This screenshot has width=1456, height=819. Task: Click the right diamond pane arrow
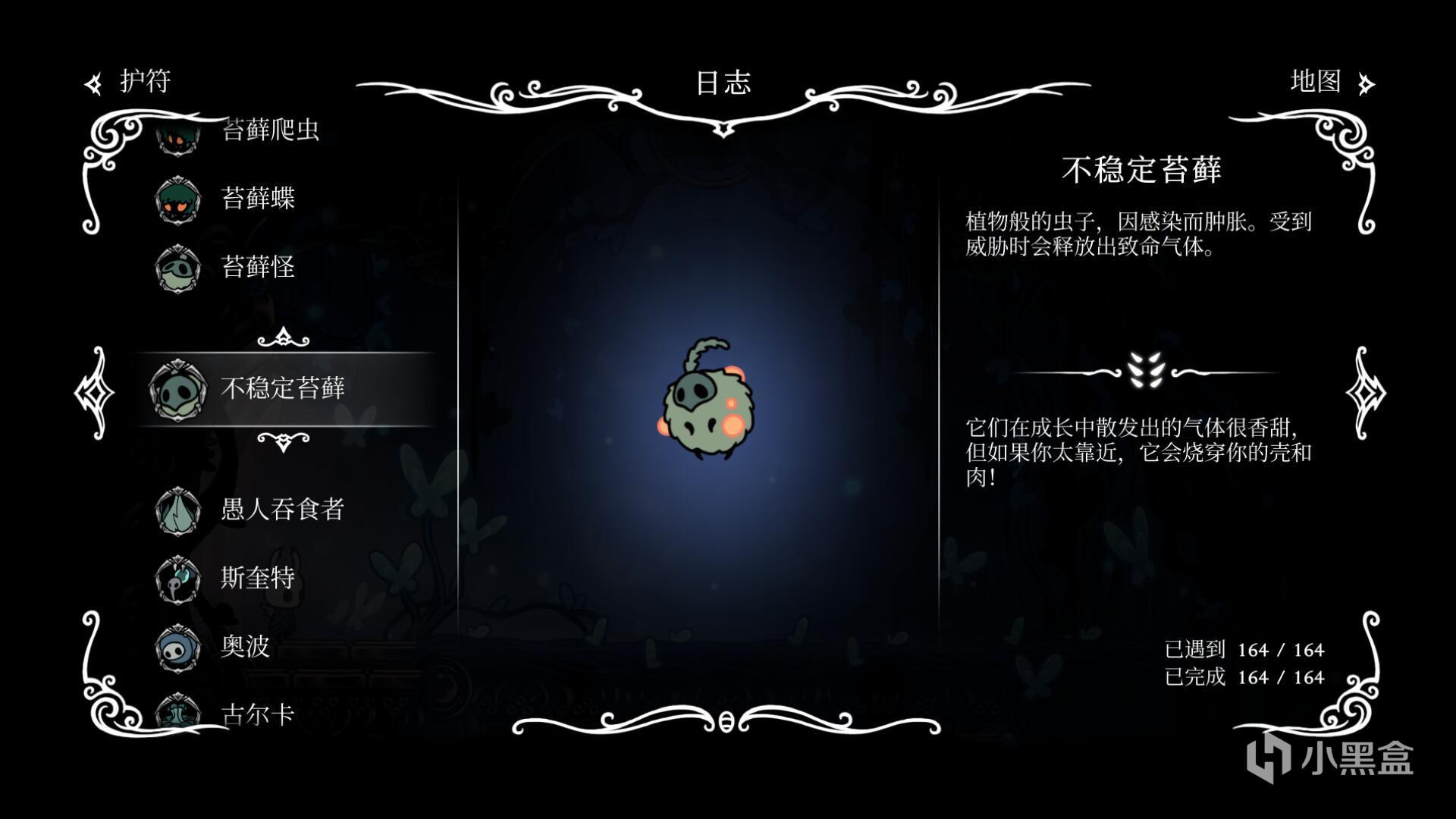coord(1365,392)
